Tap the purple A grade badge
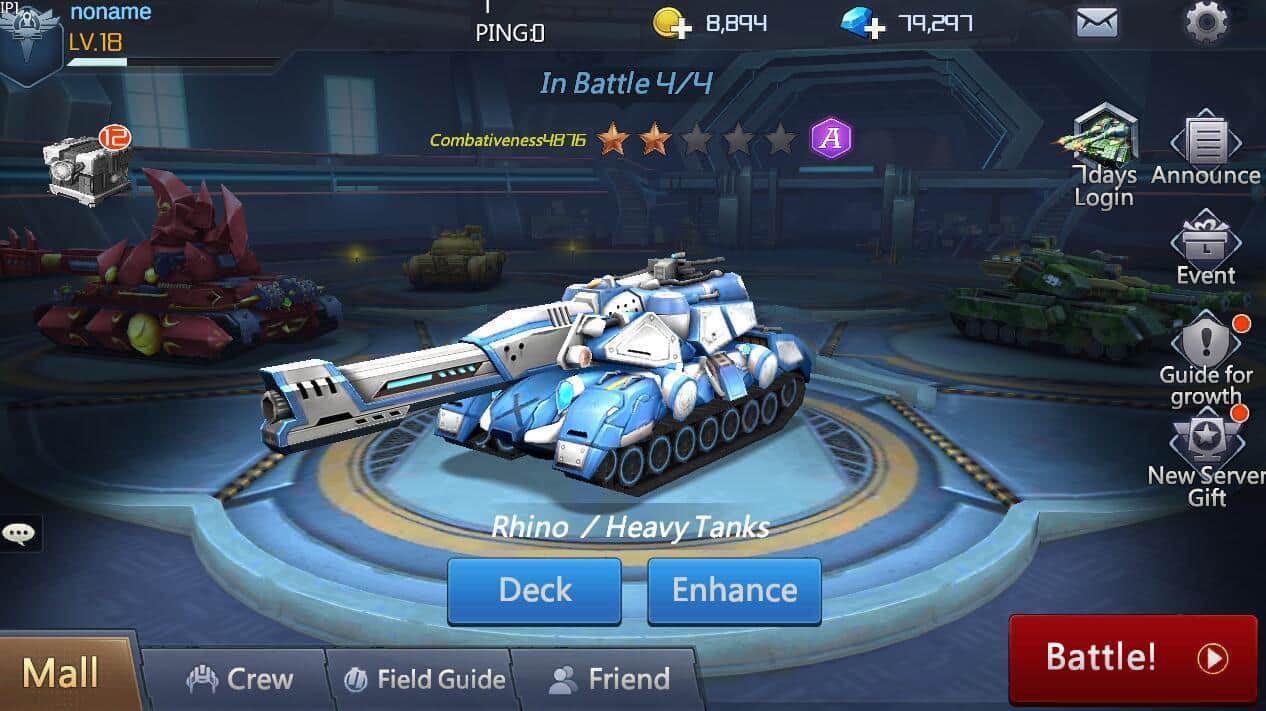 tap(830, 138)
